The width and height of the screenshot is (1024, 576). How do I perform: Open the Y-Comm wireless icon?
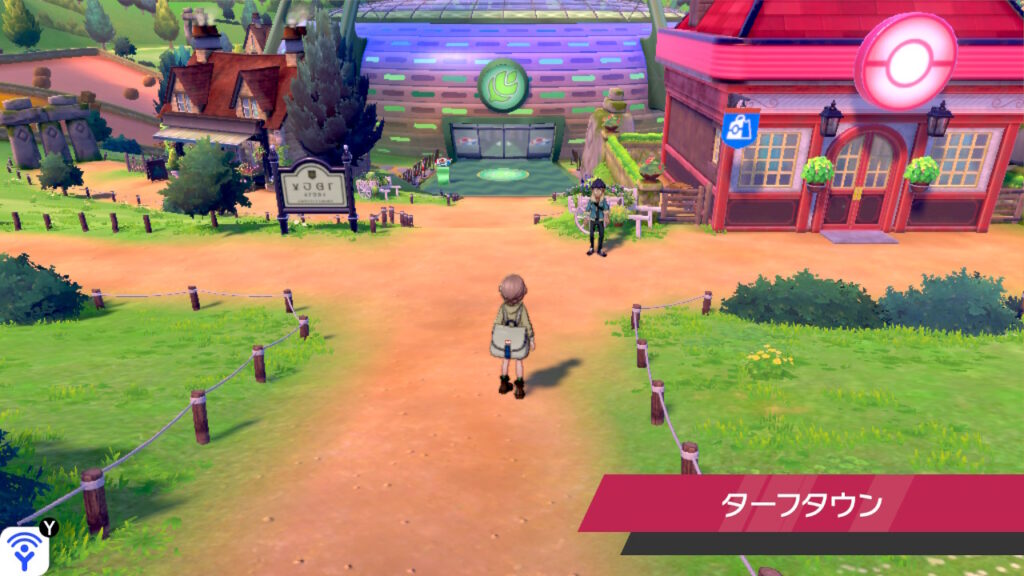[x=22, y=551]
